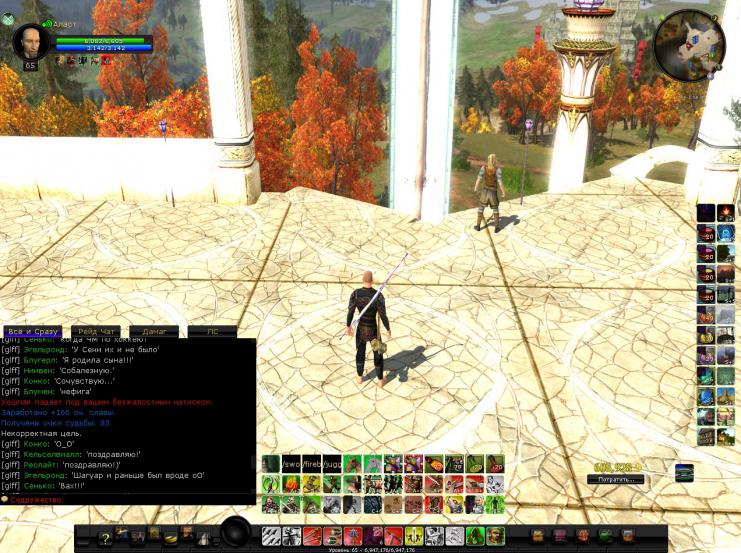
Task: Click the Потратить button
Action: pos(615,479)
